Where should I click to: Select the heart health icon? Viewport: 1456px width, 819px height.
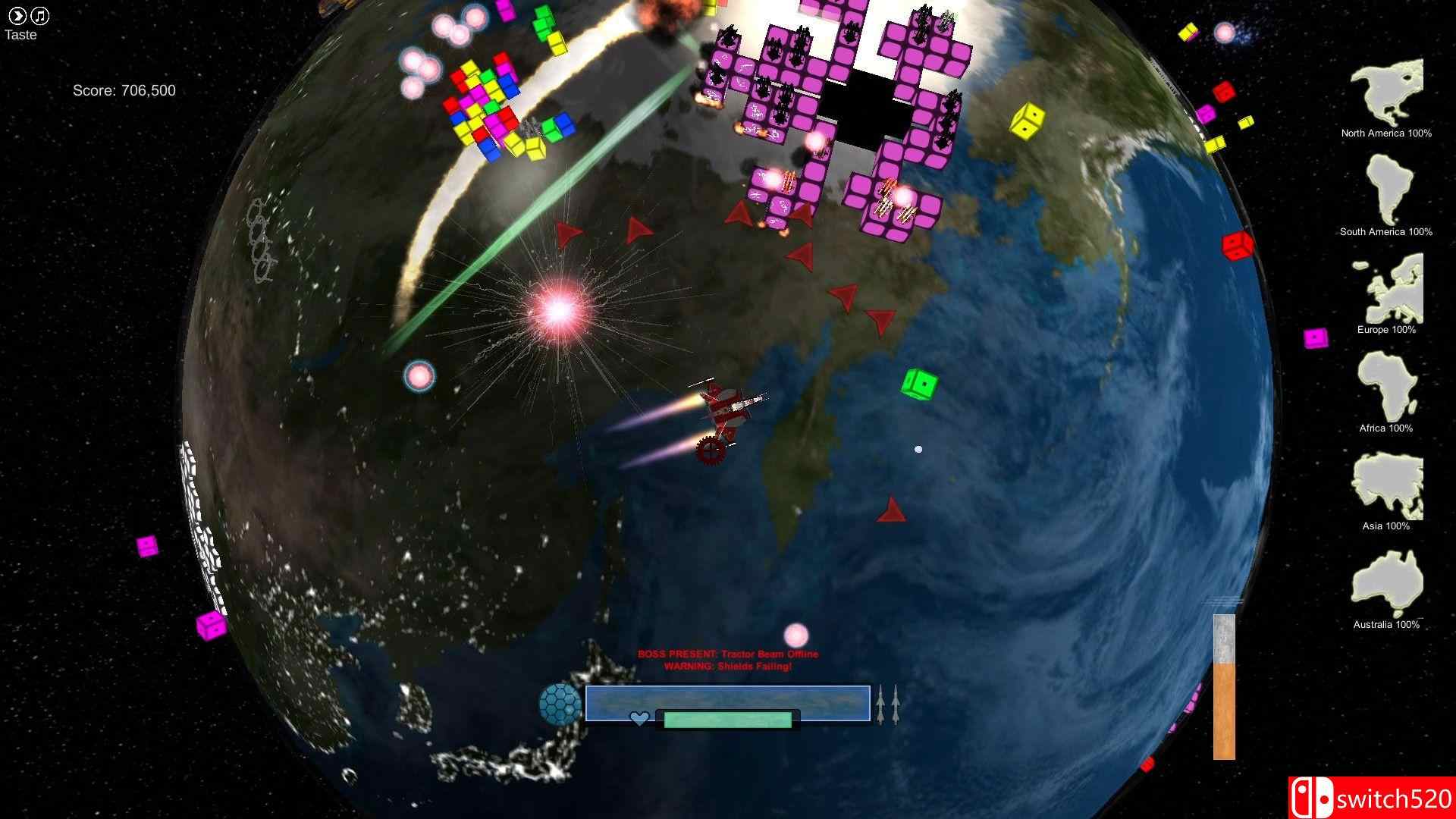tap(639, 717)
